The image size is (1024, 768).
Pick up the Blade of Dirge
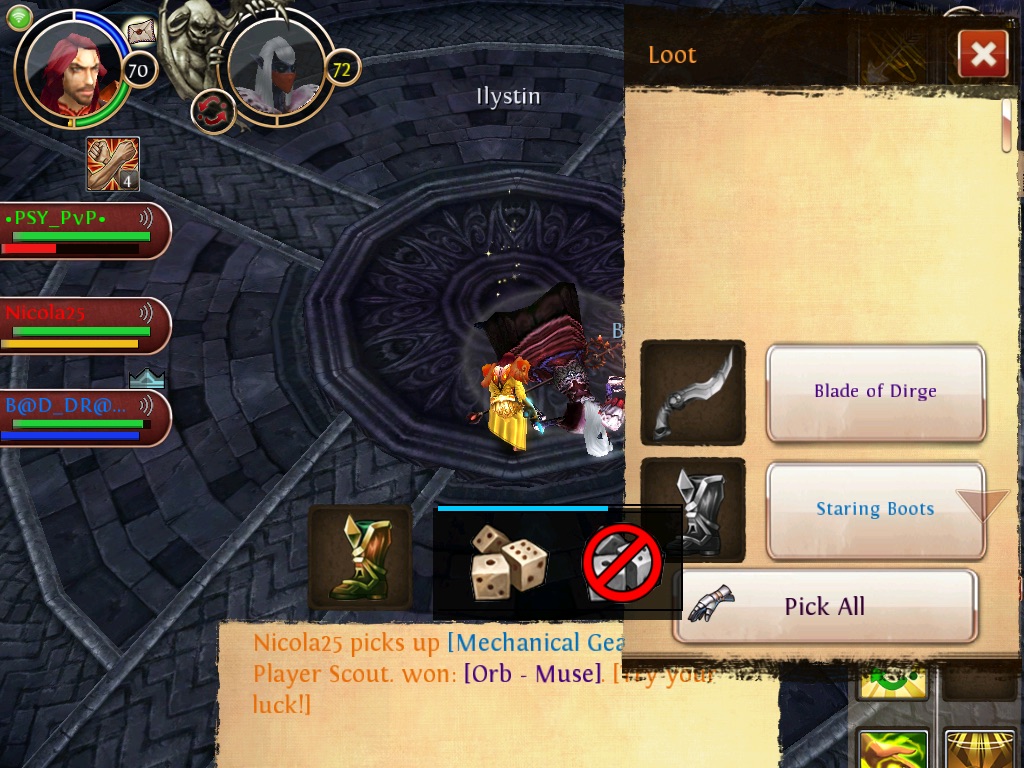click(x=875, y=392)
